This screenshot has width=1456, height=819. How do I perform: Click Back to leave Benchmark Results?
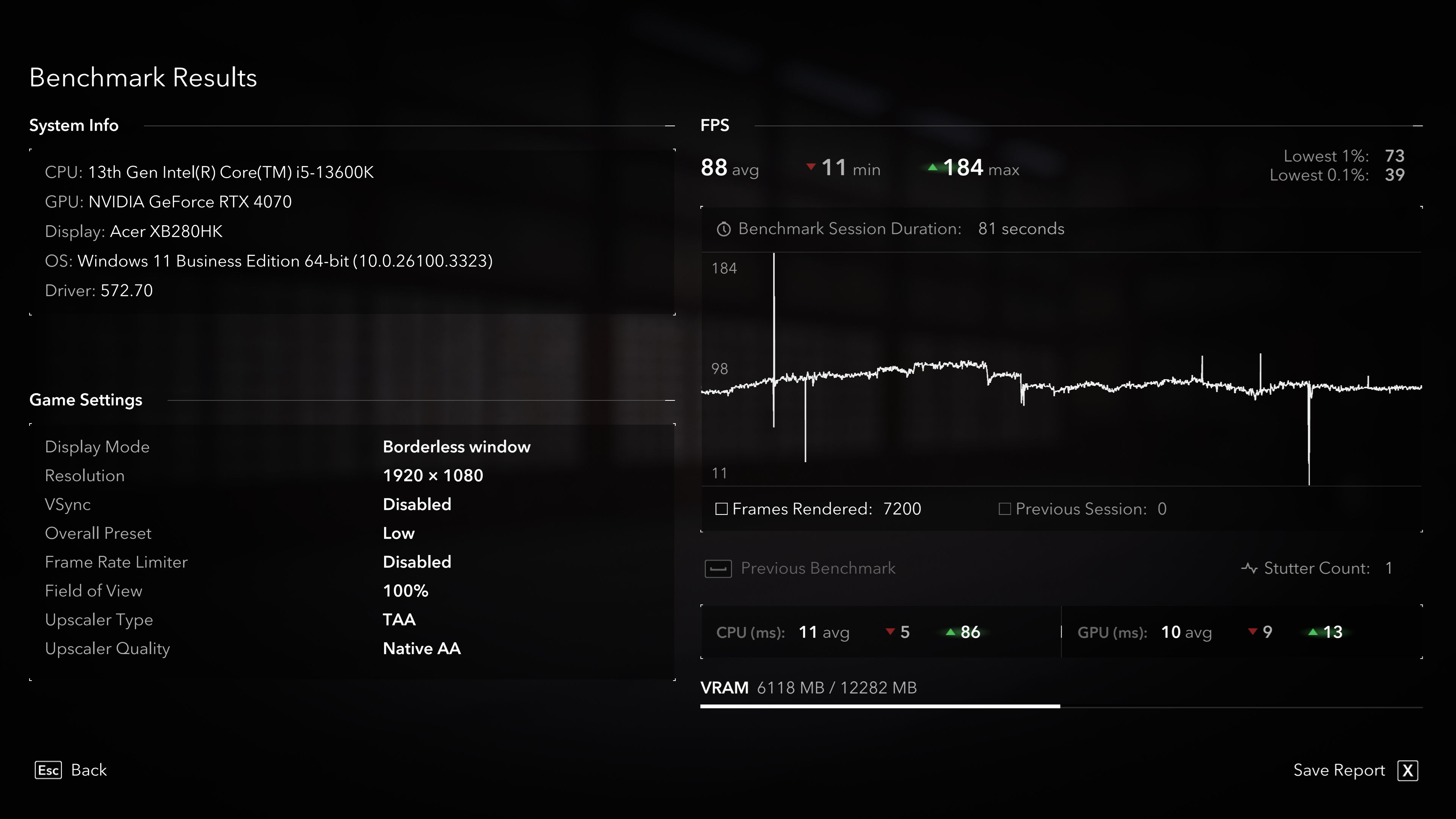click(89, 770)
